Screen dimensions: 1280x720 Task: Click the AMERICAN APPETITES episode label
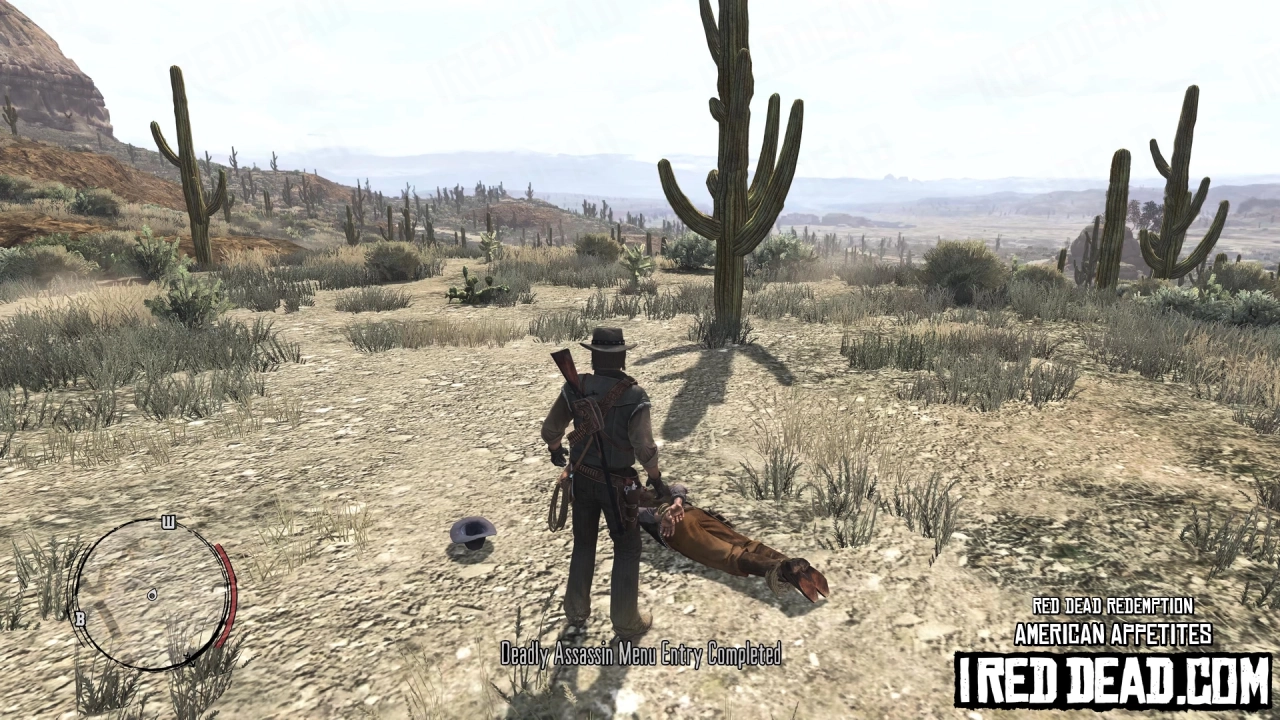click(x=1112, y=633)
